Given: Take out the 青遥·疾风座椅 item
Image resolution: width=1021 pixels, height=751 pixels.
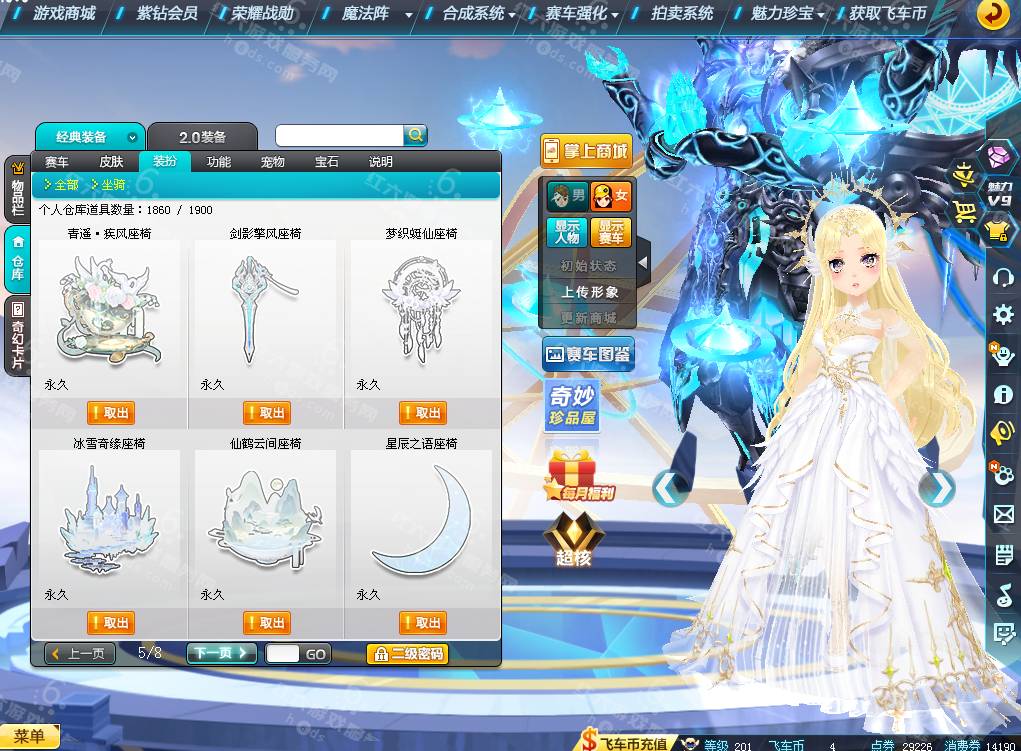Looking at the screenshot, I should pos(110,413).
